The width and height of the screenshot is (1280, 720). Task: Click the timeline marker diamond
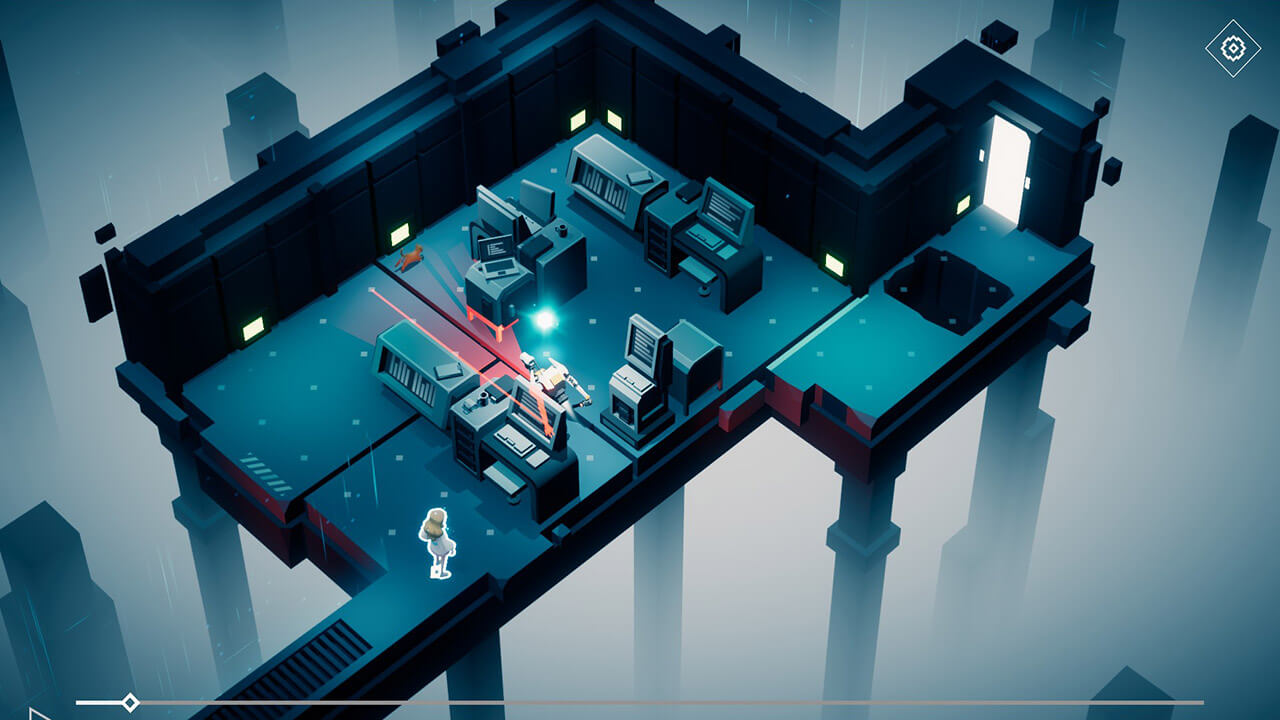[129, 701]
